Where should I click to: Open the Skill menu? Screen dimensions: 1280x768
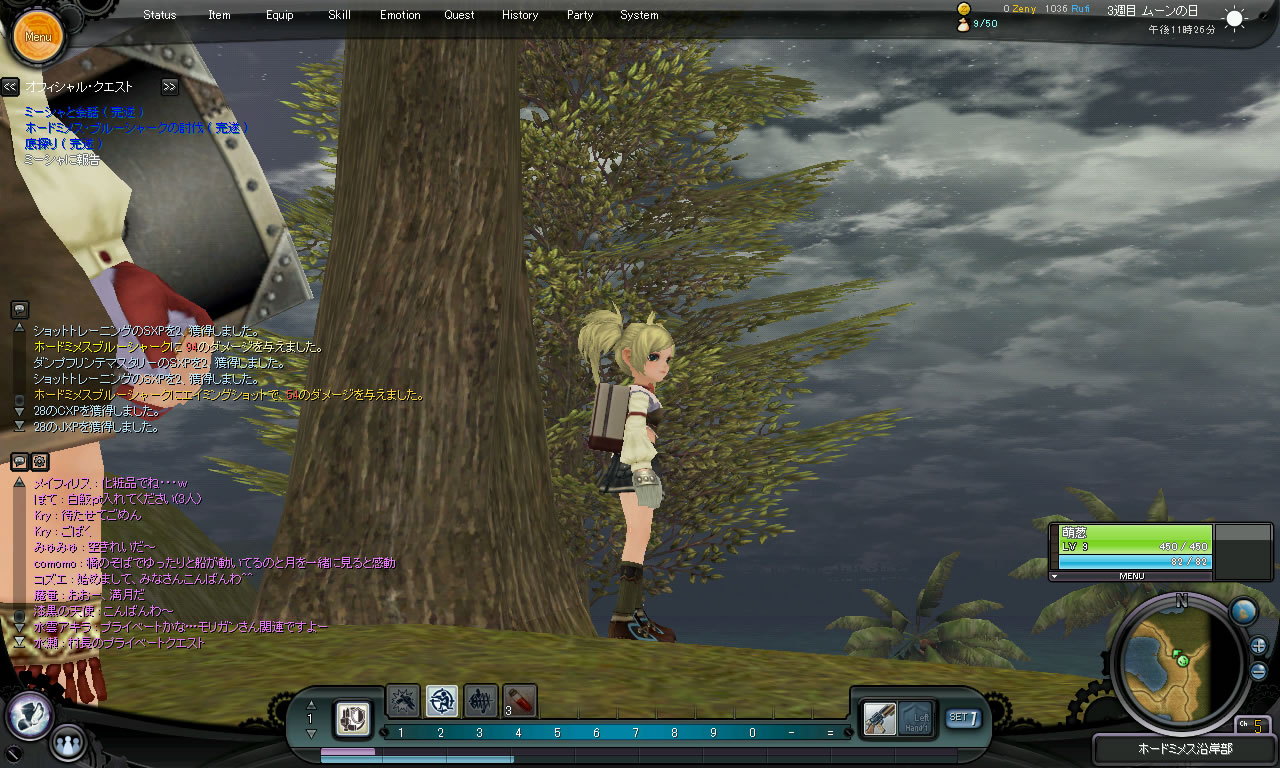(x=339, y=15)
